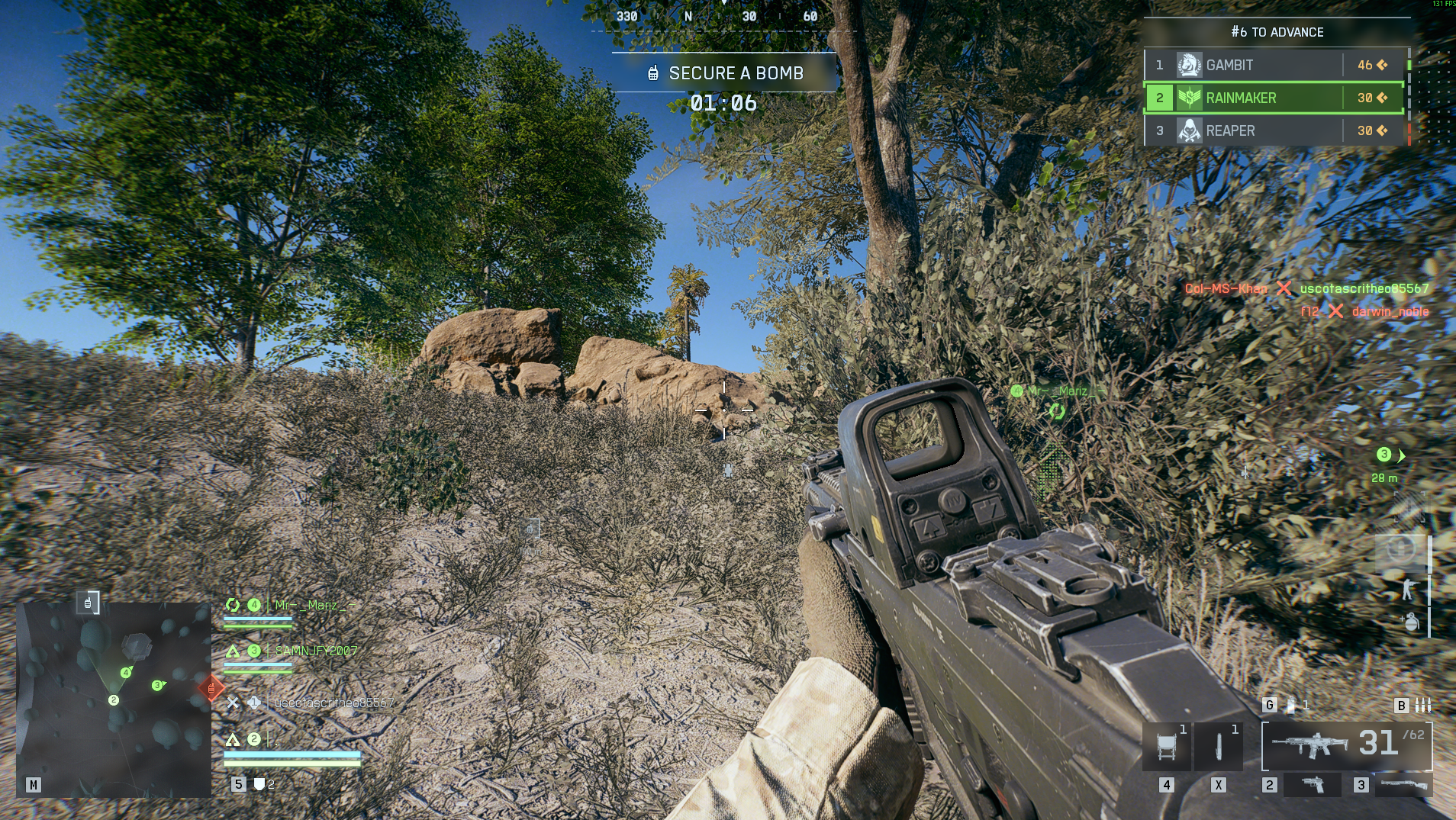
Task: Switch to the shotgun weapon slot
Action: point(1403,784)
